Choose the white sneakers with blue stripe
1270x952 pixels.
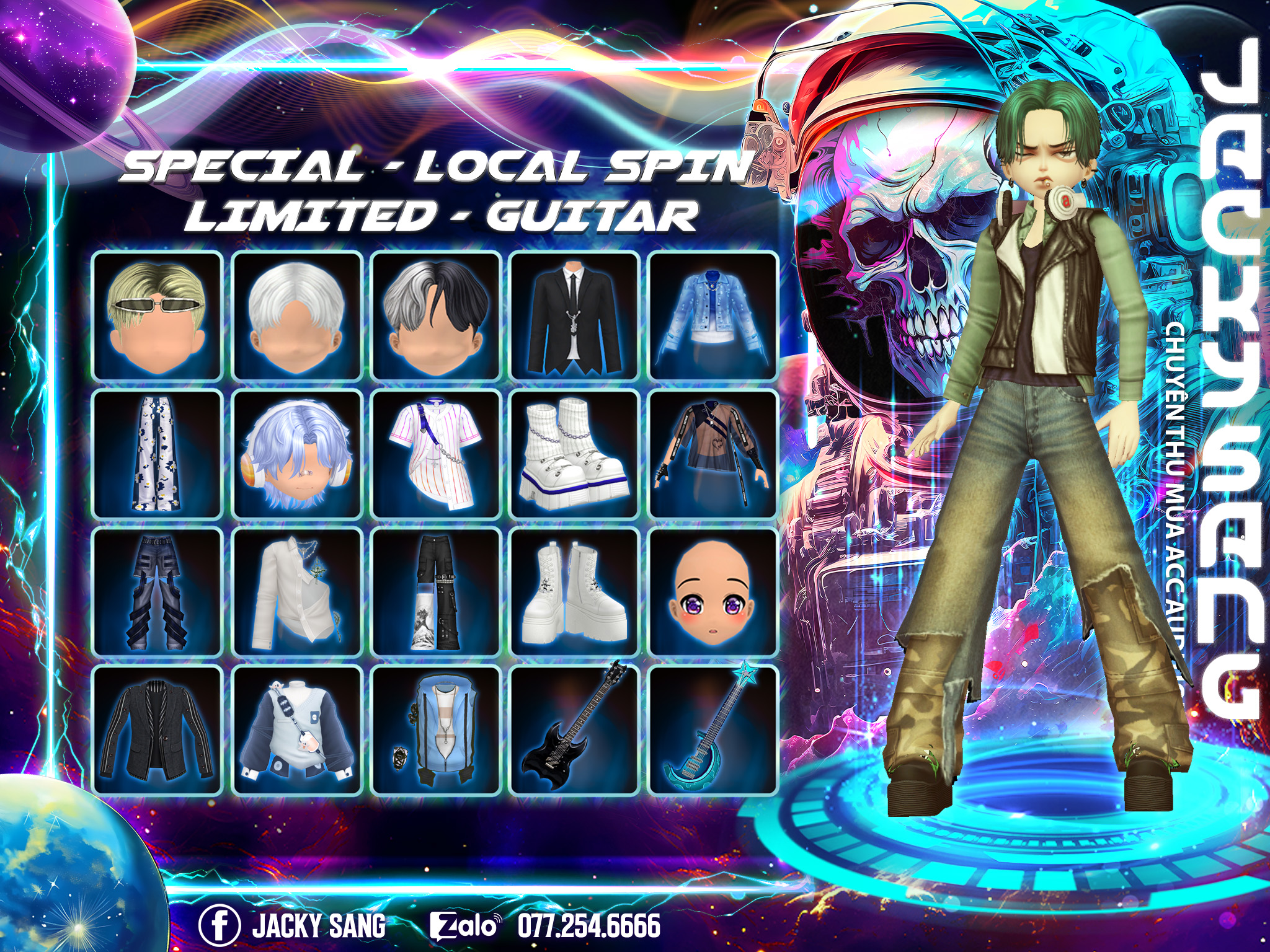(x=574, y=454)
